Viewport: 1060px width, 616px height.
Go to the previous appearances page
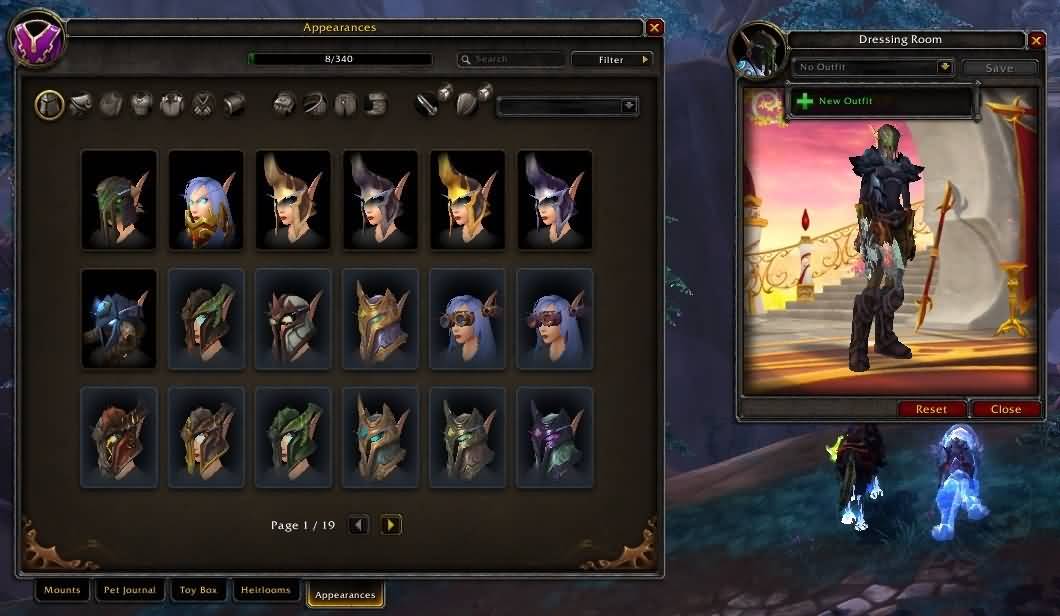click(358, 524)
